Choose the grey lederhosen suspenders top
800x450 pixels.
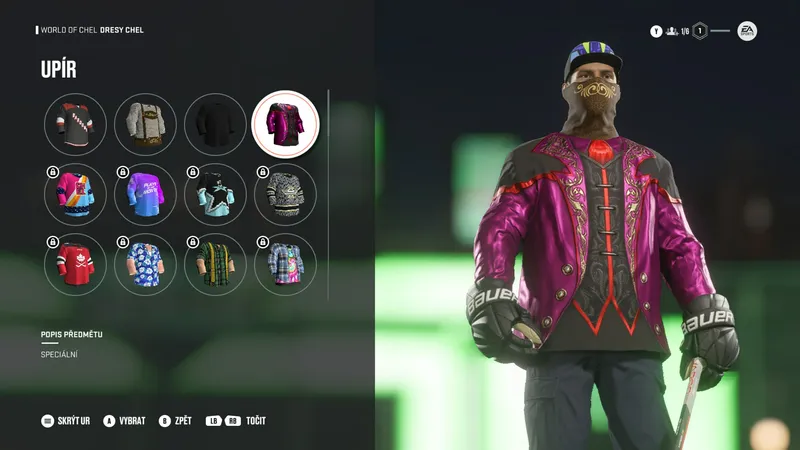click(x=145, y=124)
